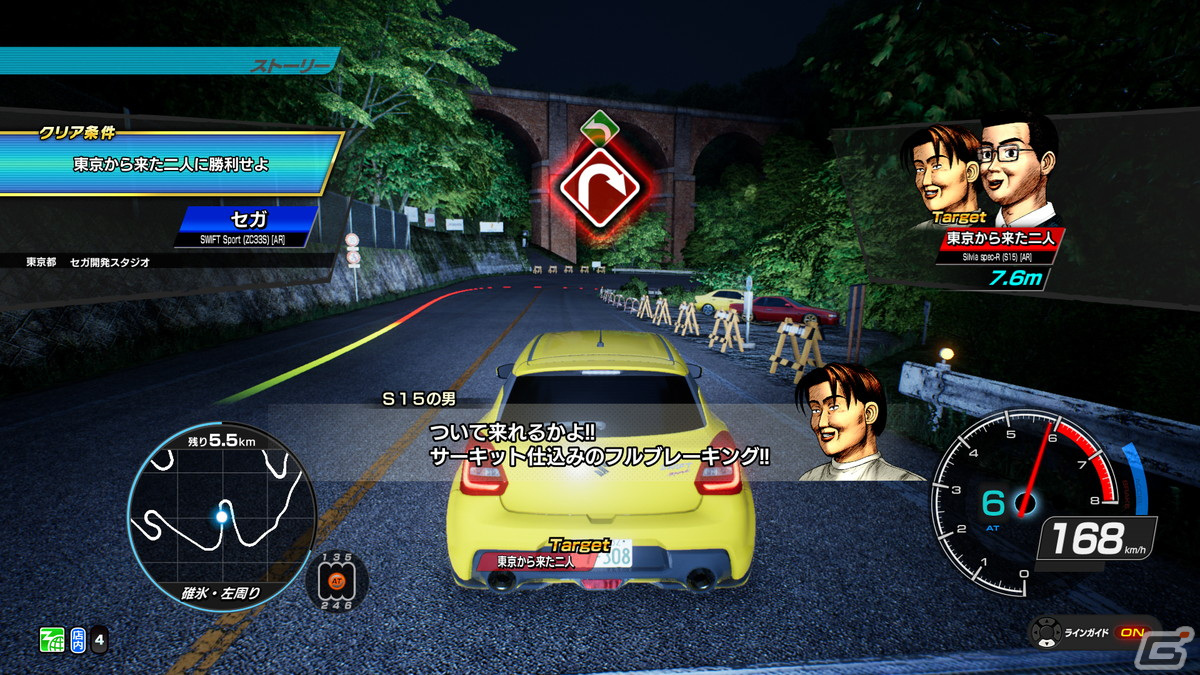Click the red right-turn warning sign
Screen dimensions: 1200x675
click(598, 183)
